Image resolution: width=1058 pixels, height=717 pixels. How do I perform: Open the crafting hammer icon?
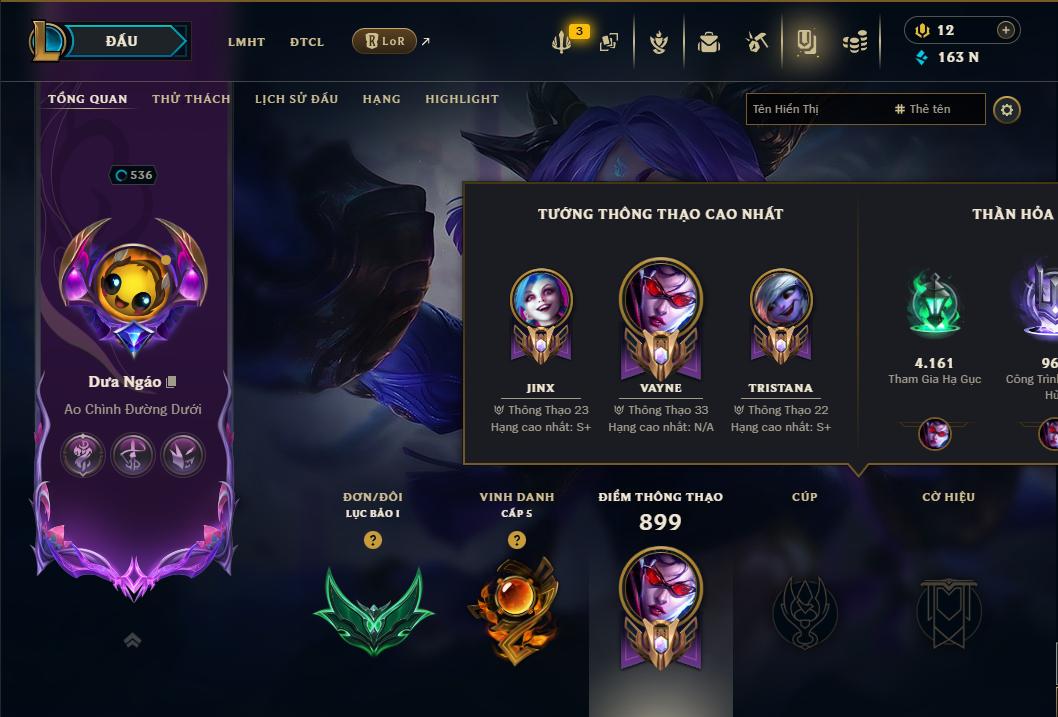[757, 42]
